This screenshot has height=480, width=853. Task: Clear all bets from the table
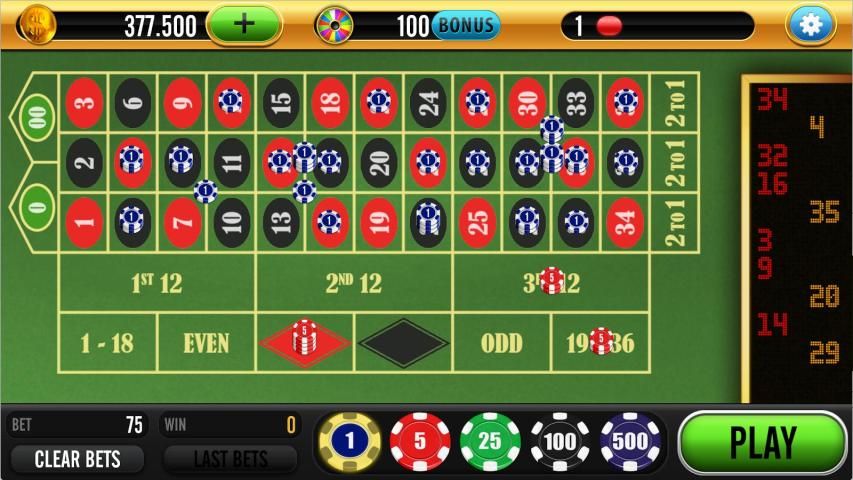77,460
